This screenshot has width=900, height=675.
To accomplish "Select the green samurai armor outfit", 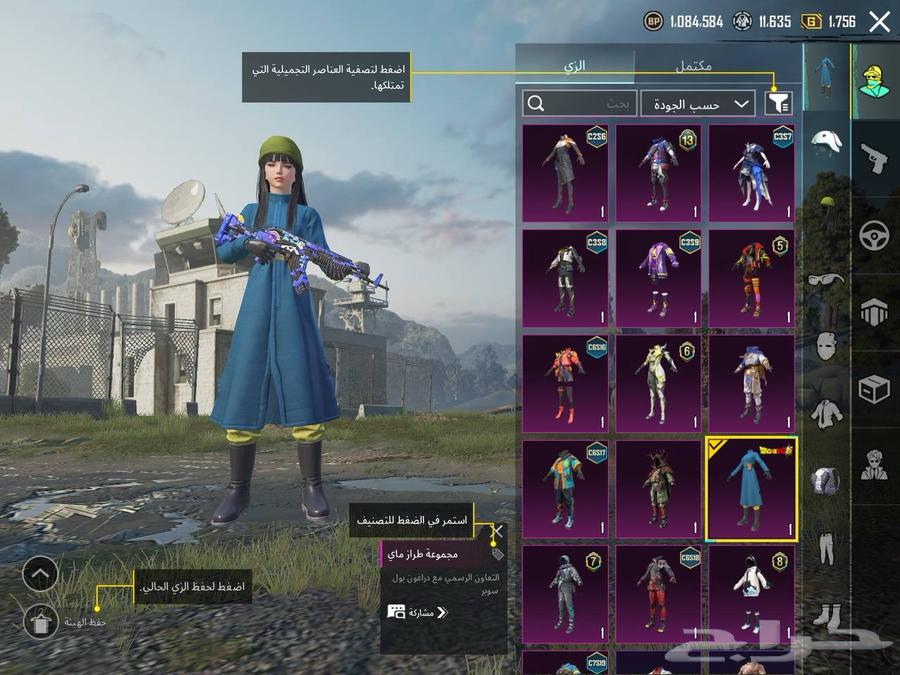I will [658, 489].
